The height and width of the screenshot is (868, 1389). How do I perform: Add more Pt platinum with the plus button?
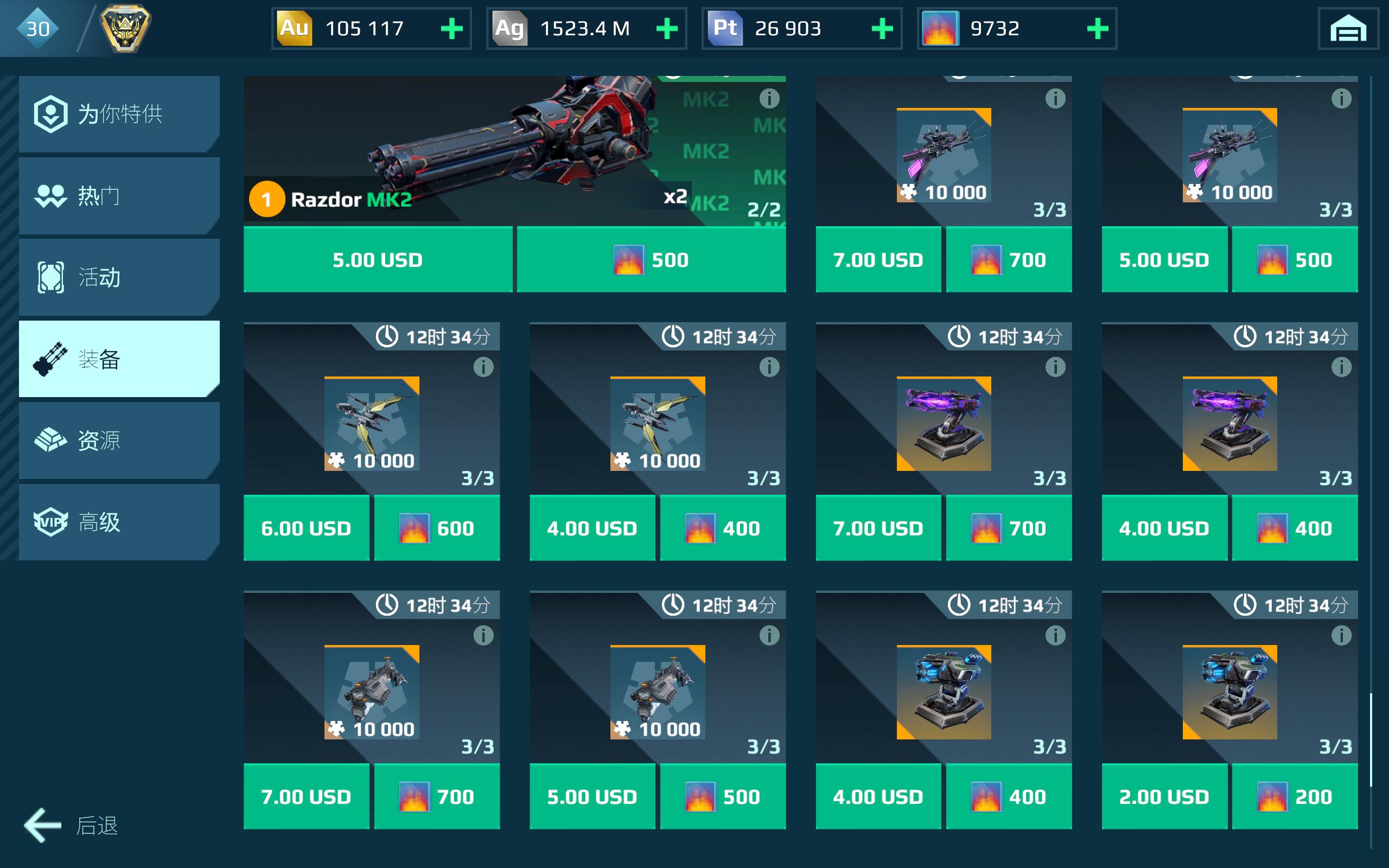882,29
